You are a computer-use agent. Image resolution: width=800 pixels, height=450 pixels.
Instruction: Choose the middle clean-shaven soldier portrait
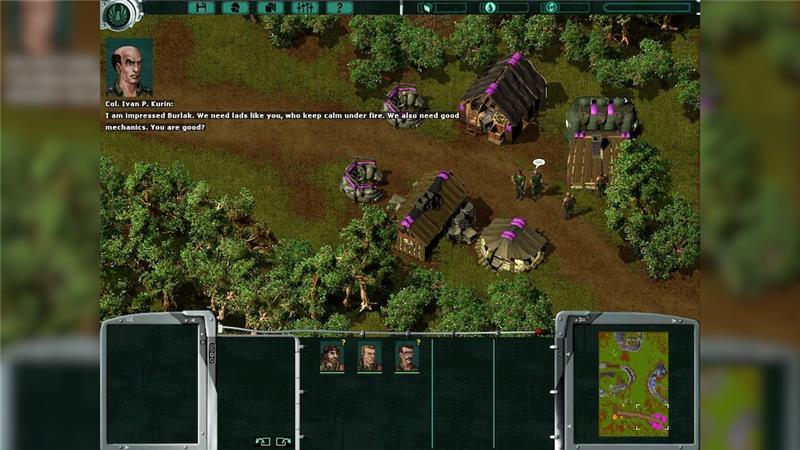(x=369, y=357)
